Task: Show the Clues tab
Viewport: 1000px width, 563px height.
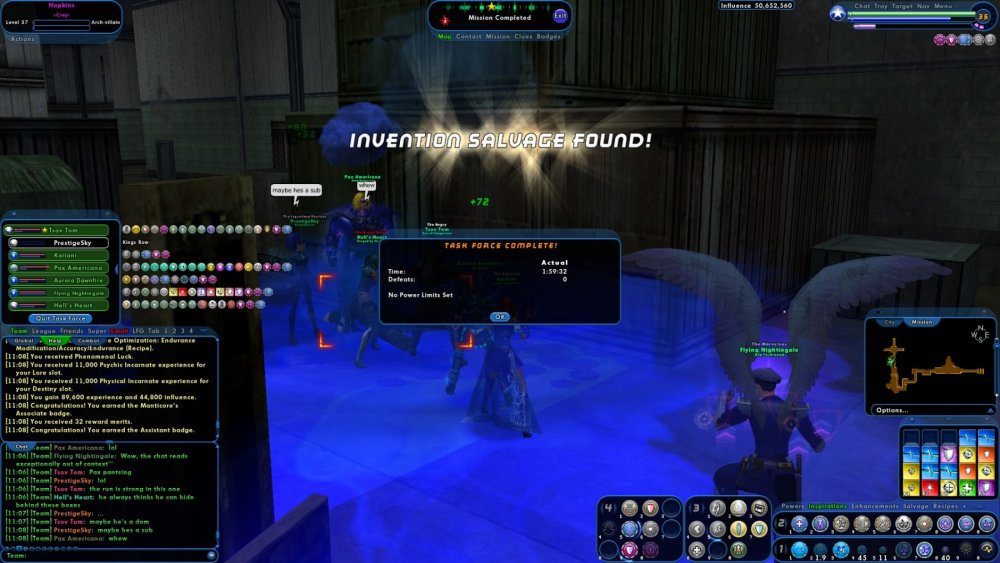Action: pos(523,36)
